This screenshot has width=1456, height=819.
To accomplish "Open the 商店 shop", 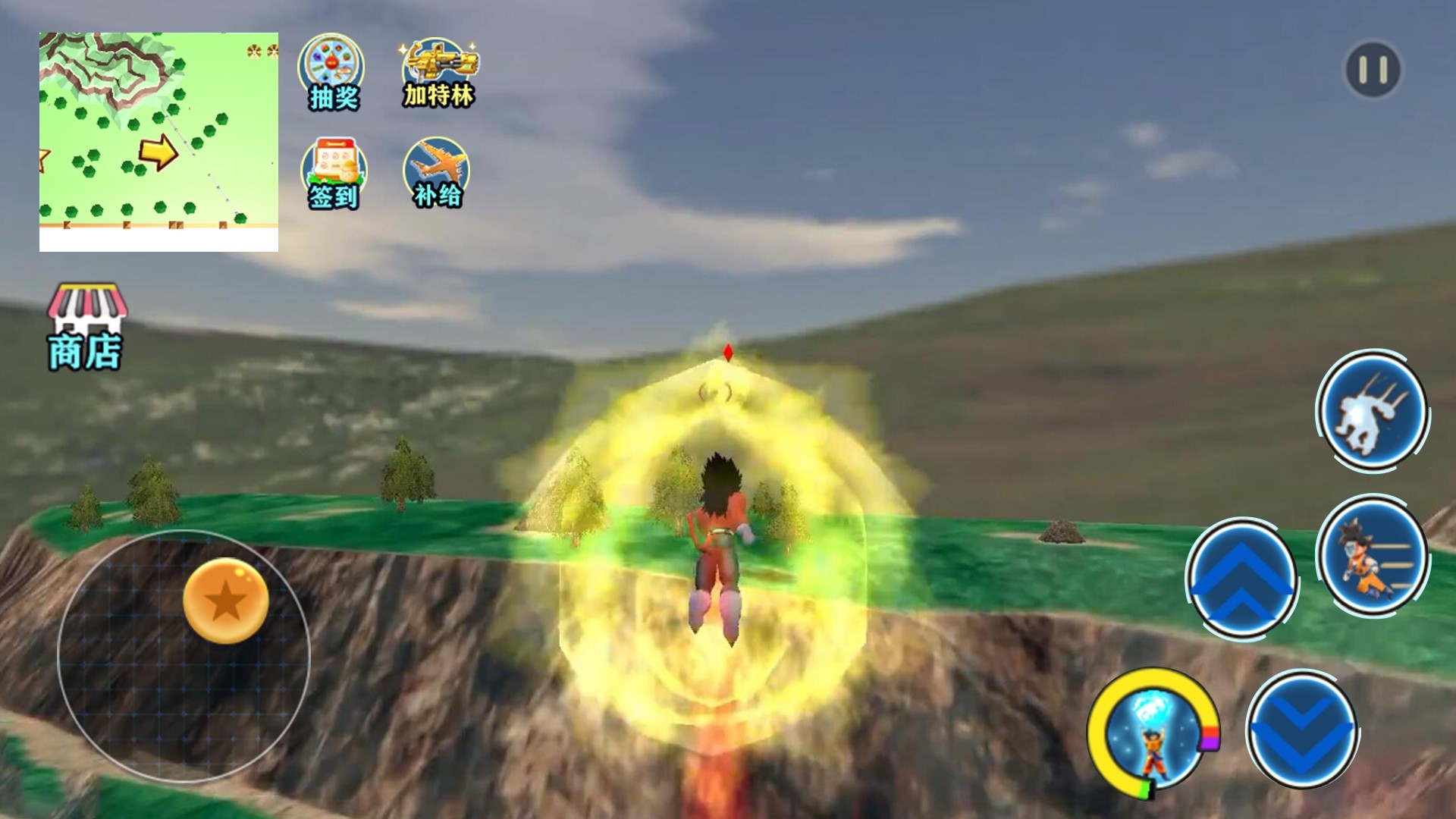I will pyautogui.click(x=86, y=328).
